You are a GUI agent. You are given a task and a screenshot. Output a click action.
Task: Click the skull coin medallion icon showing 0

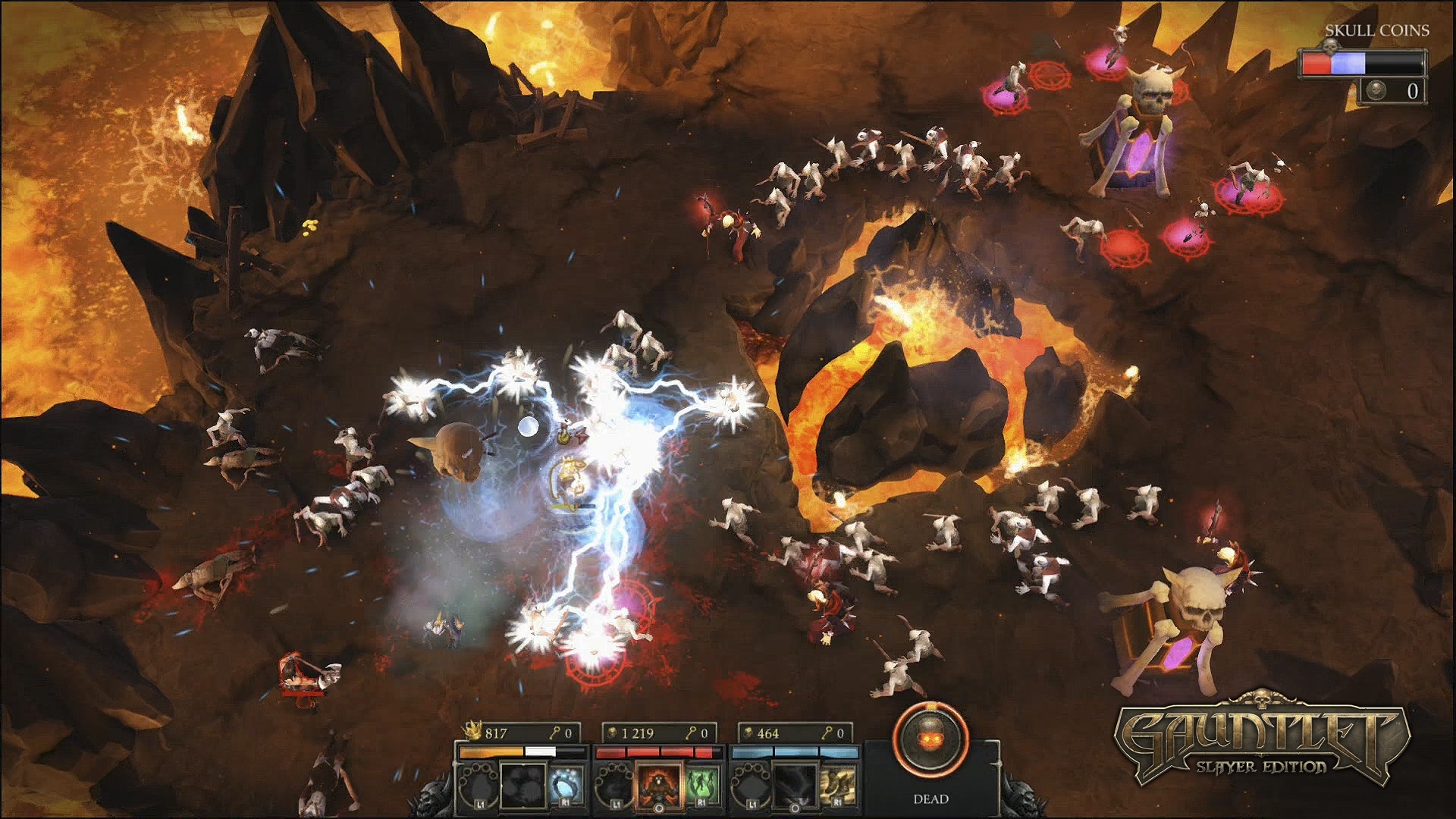pyautogui.click(x=1376, y=91)
